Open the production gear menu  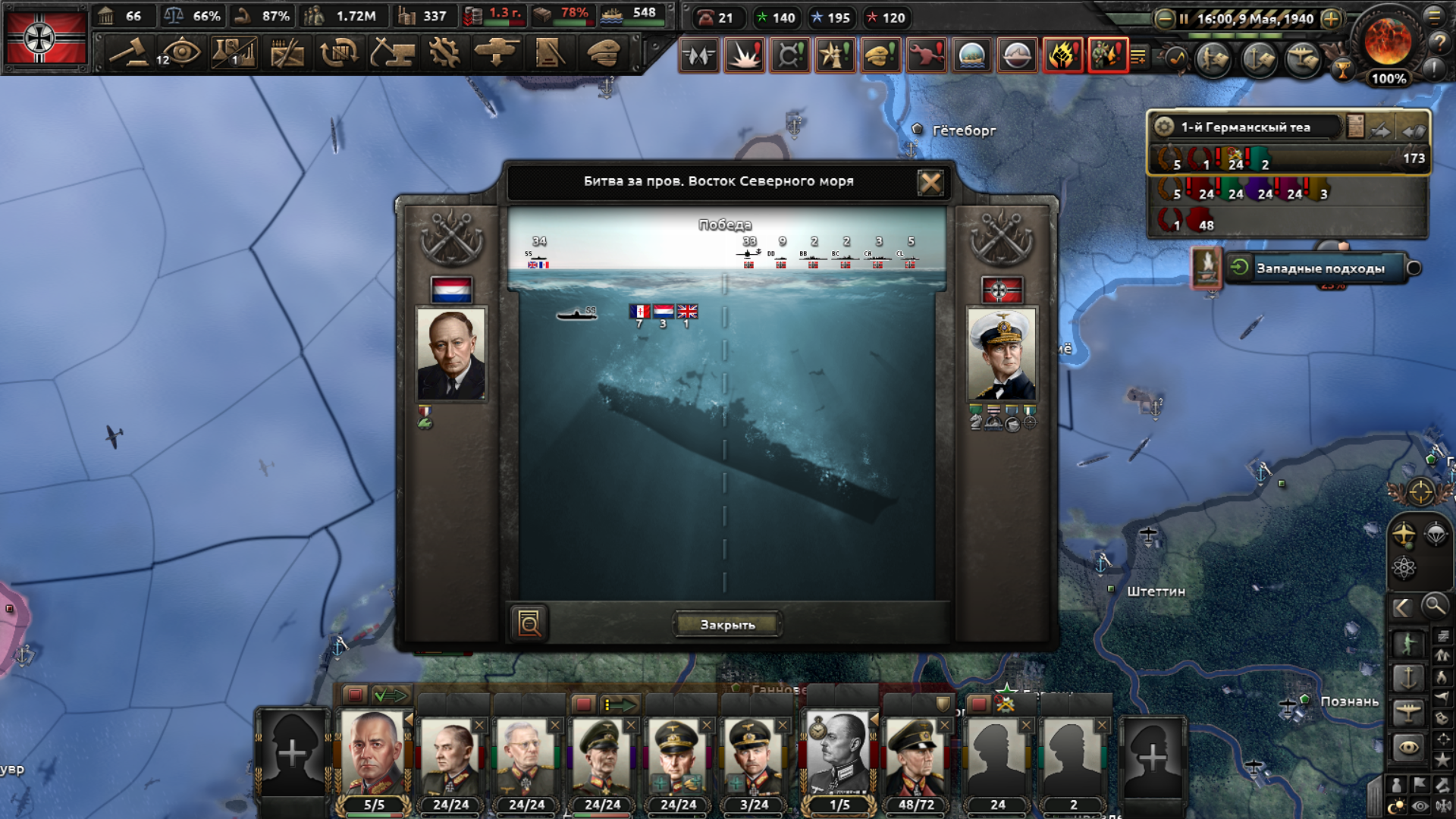point(444,53)
